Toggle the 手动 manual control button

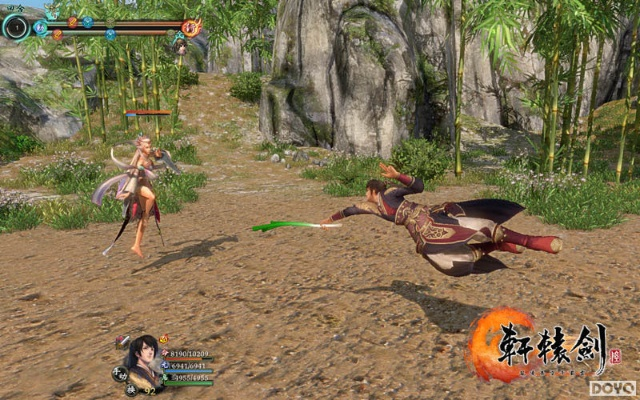(x=118, y=374)
